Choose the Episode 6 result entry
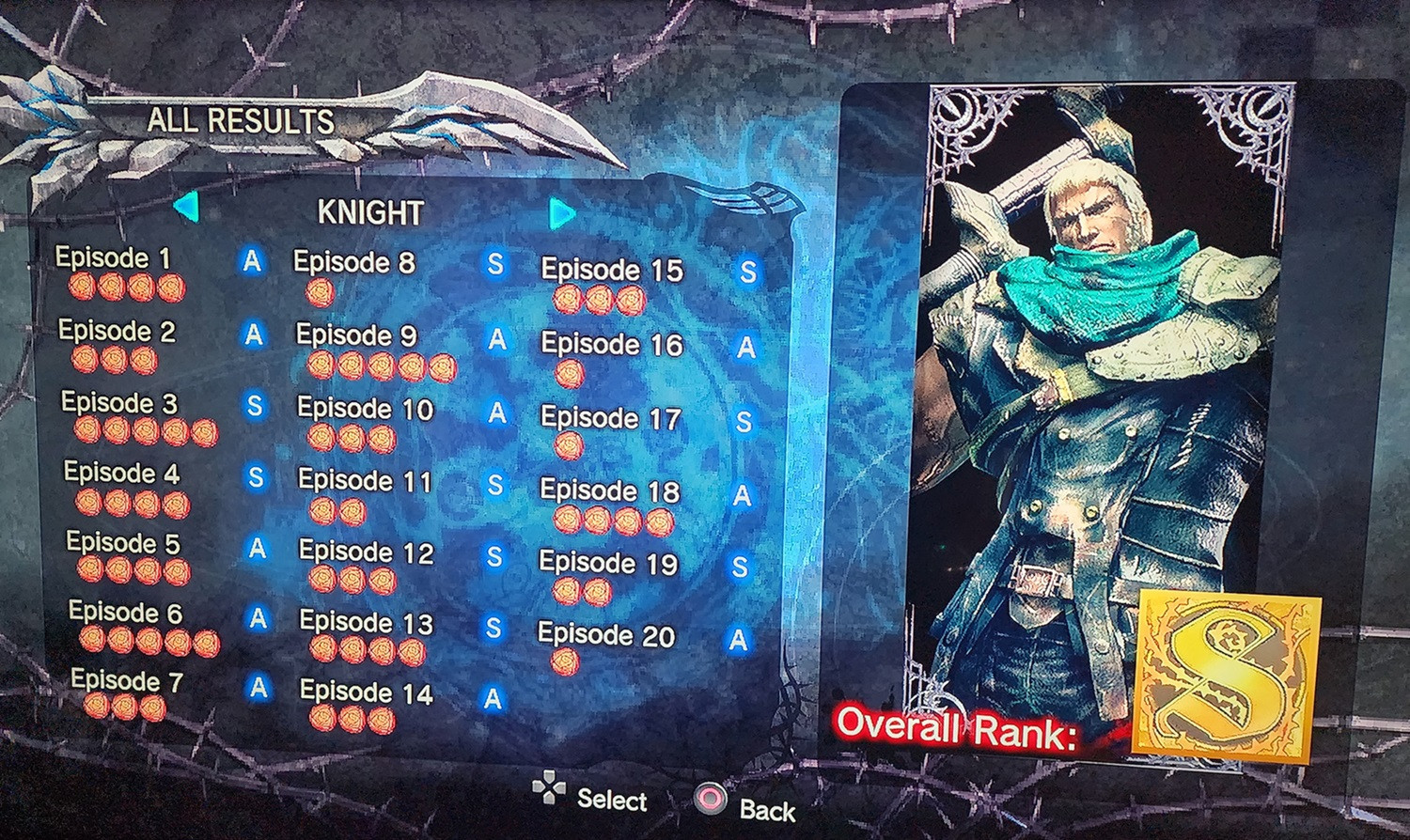Screen dimensions: 1410x840 126,613
